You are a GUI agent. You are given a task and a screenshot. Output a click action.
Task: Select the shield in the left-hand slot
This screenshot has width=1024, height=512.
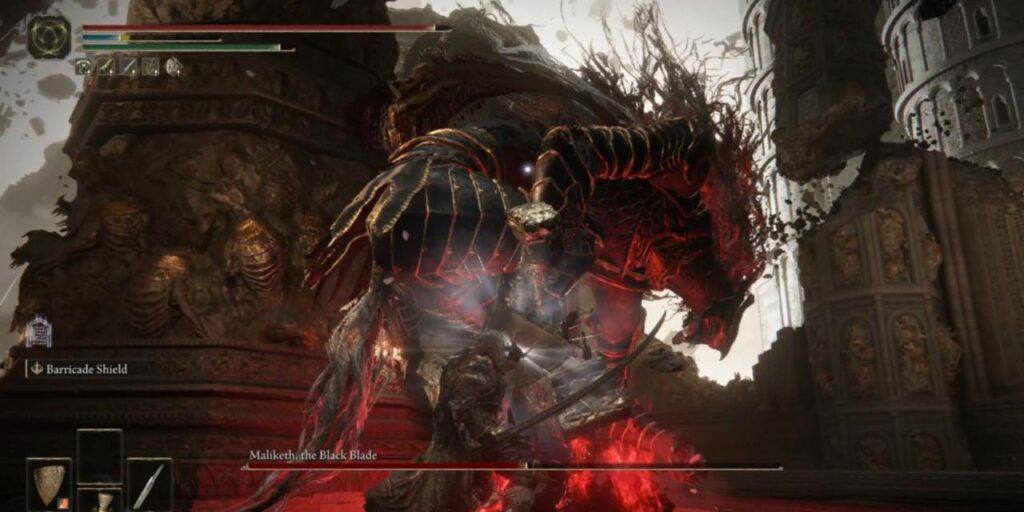pos(48,484)
